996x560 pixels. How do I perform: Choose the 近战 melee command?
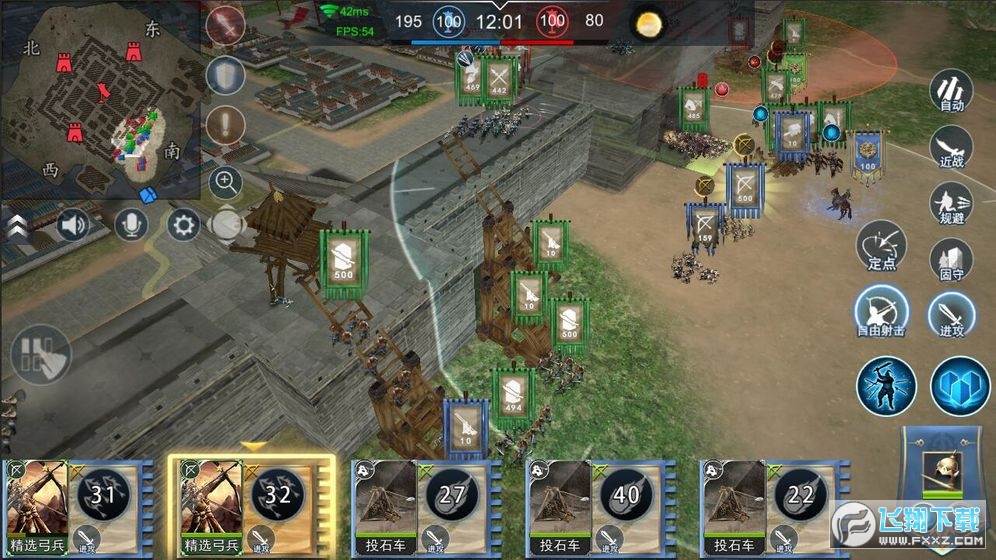(x=952, y=146)
